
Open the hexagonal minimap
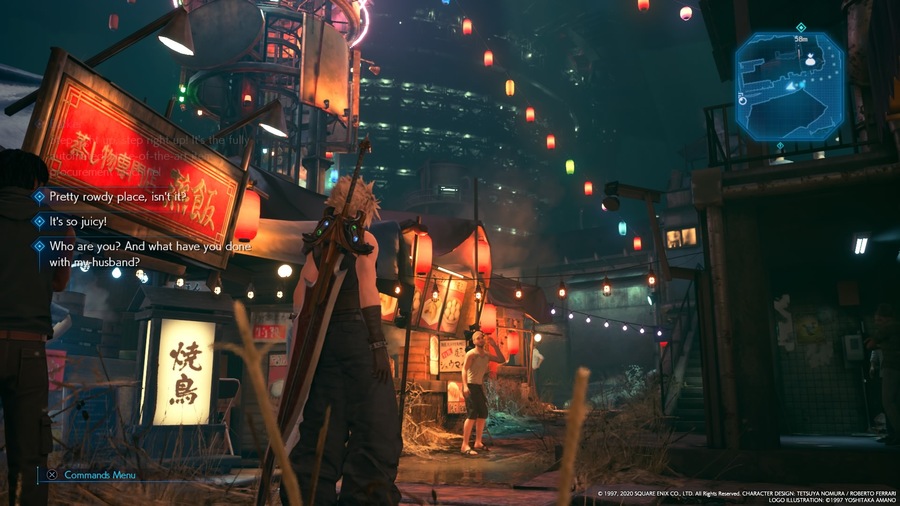pyautogui.click(x=789, y=87)
